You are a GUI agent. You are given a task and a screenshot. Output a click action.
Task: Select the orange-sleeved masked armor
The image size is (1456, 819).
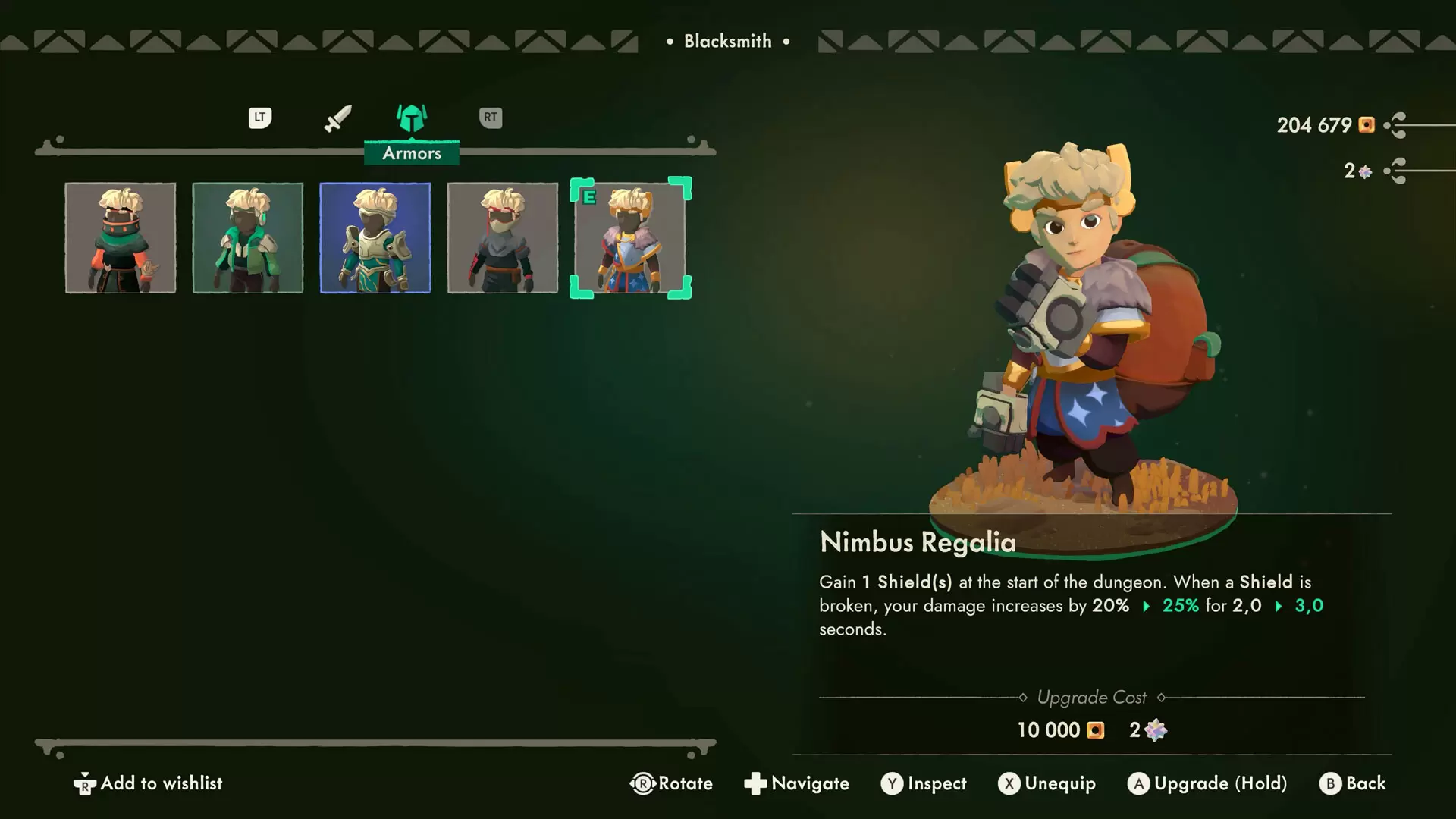[121, 237]
